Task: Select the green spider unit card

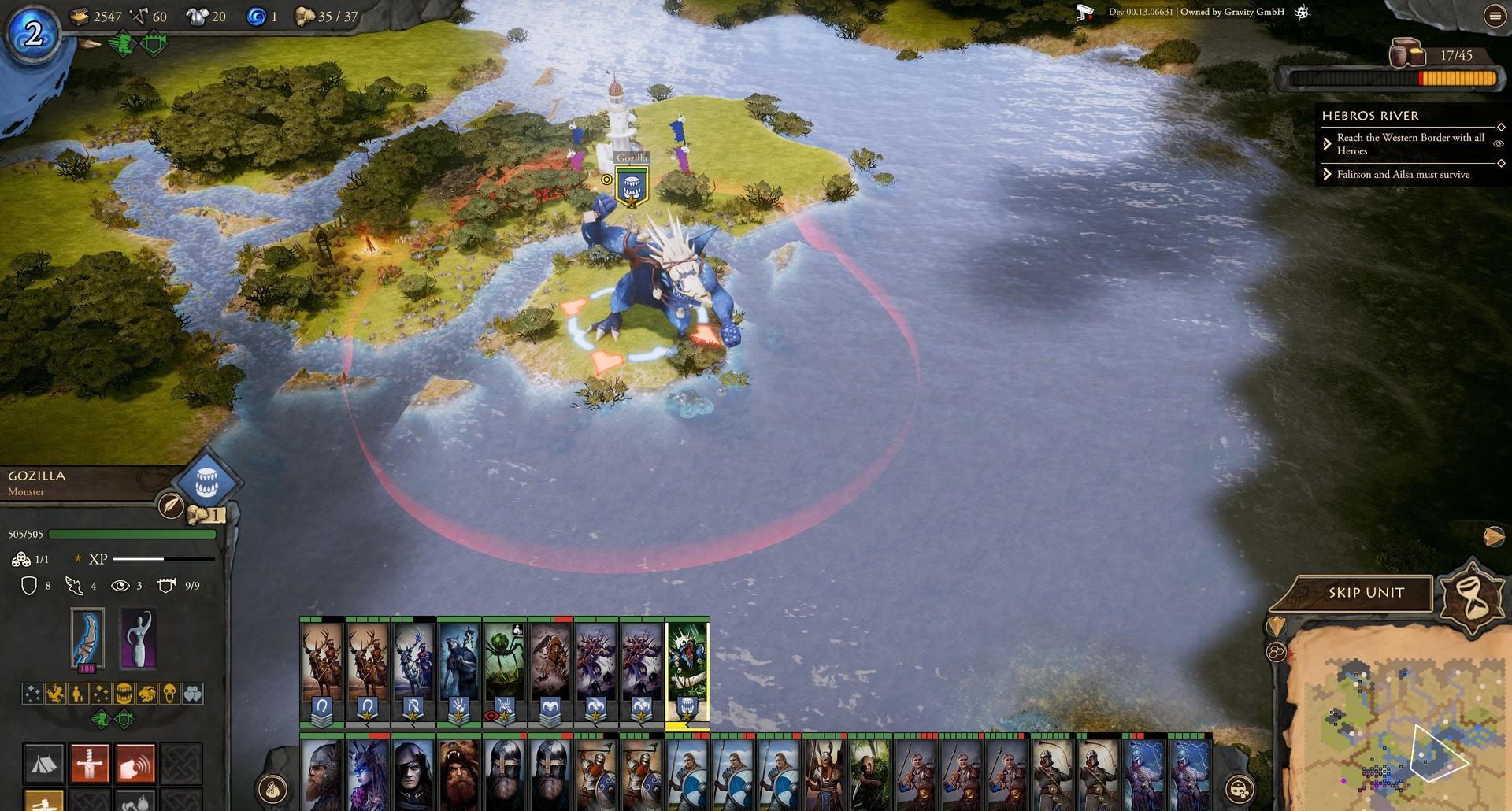Action: point(504,669)
